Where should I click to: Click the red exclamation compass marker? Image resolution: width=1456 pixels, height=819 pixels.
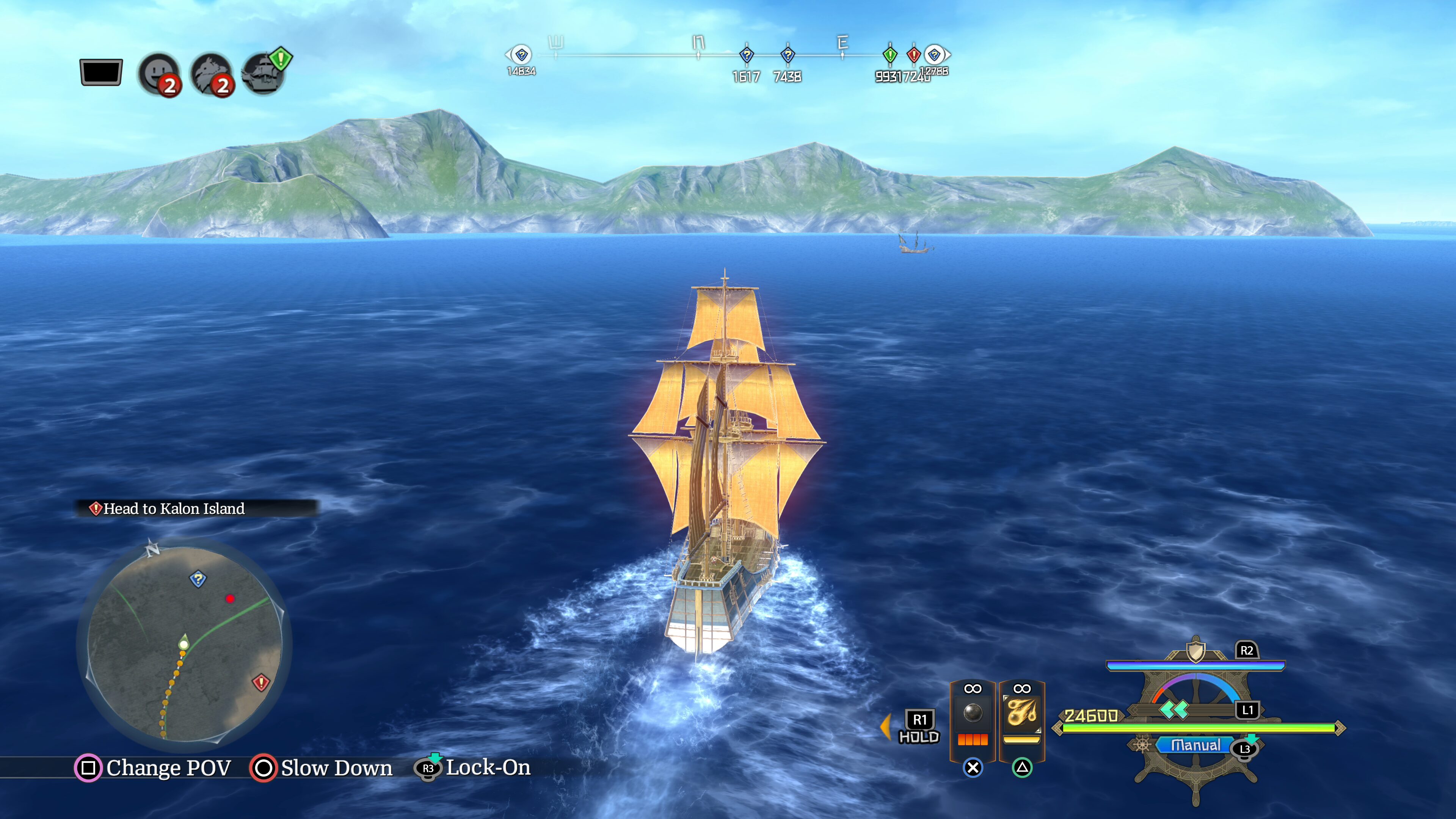913,55
